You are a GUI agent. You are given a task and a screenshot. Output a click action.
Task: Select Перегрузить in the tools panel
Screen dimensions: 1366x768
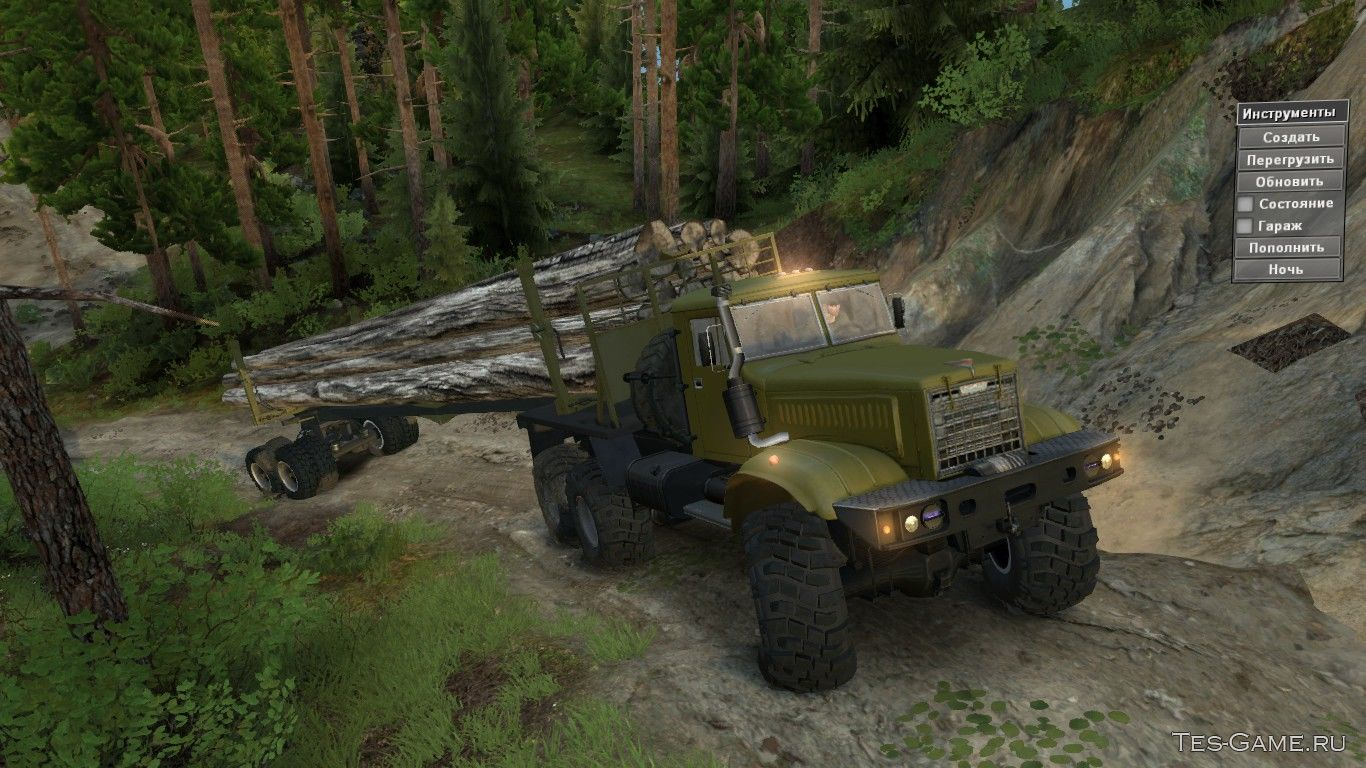(1290, 159)
